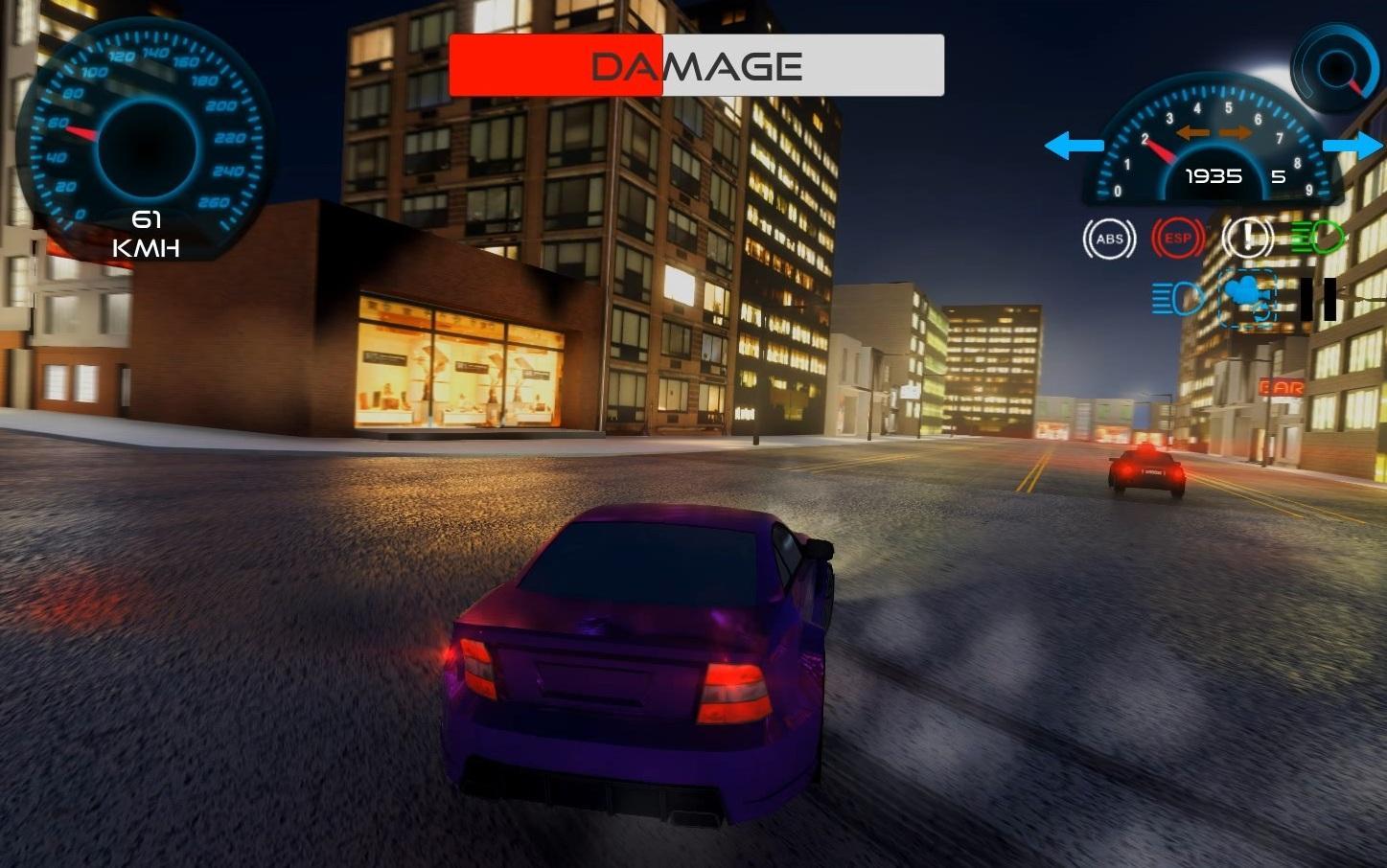Select the green low-beam headlight icon
The width and height of the screenshot is (1387, 868).
[x=1316, y=238]
